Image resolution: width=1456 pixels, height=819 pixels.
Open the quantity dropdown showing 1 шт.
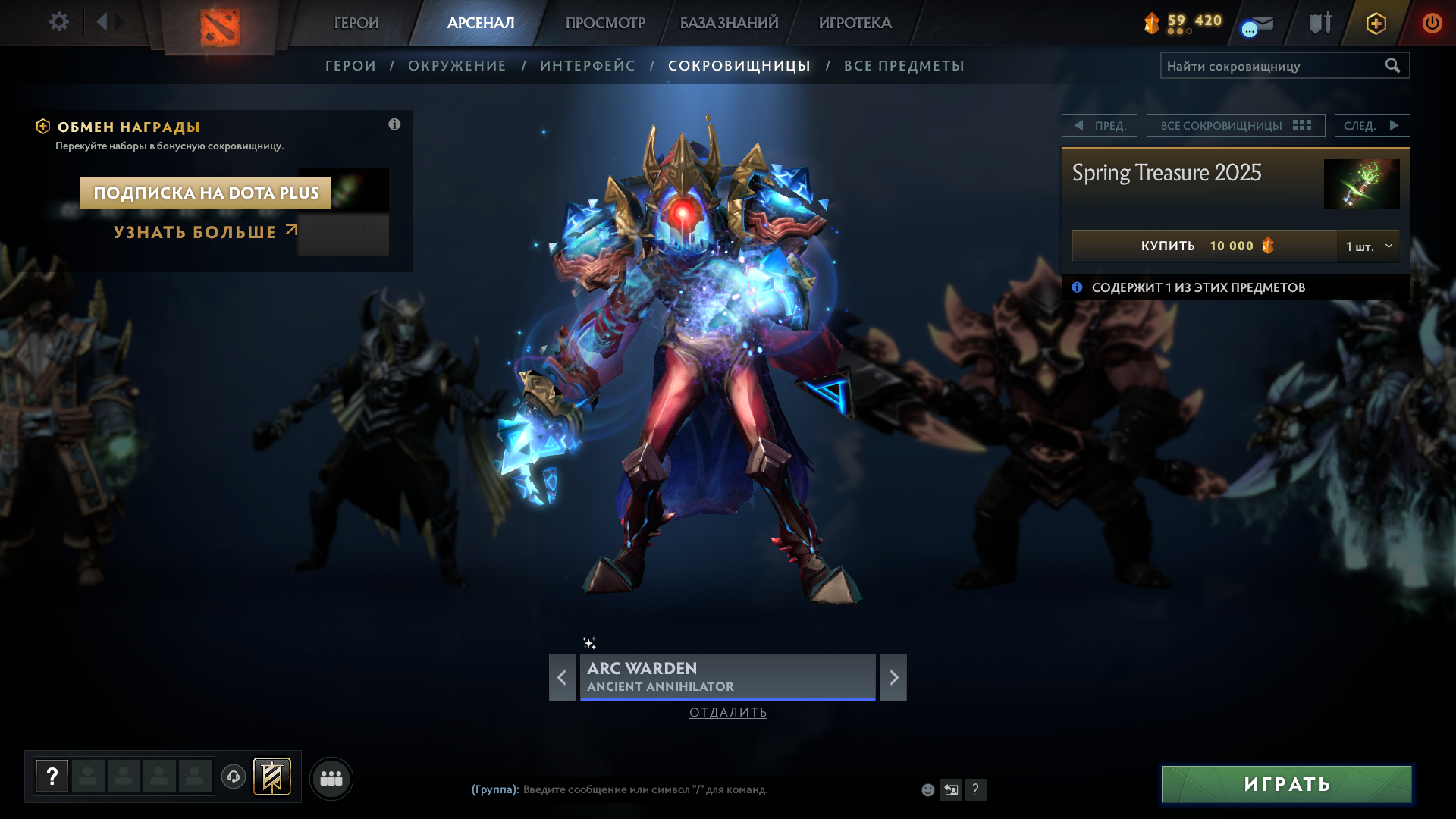[1369, 246]
